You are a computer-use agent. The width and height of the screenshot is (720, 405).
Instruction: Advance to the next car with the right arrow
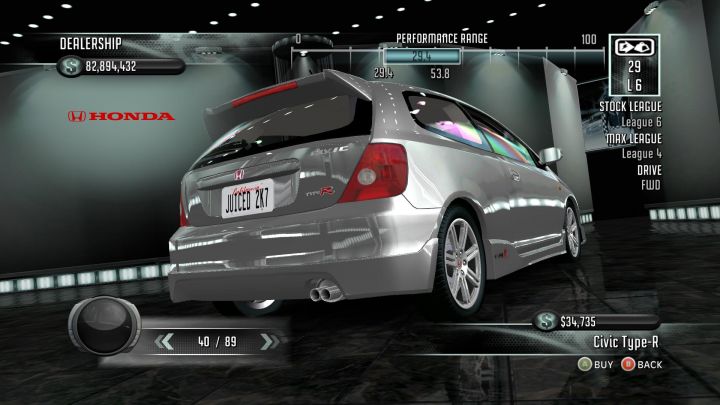pos(266,341)
